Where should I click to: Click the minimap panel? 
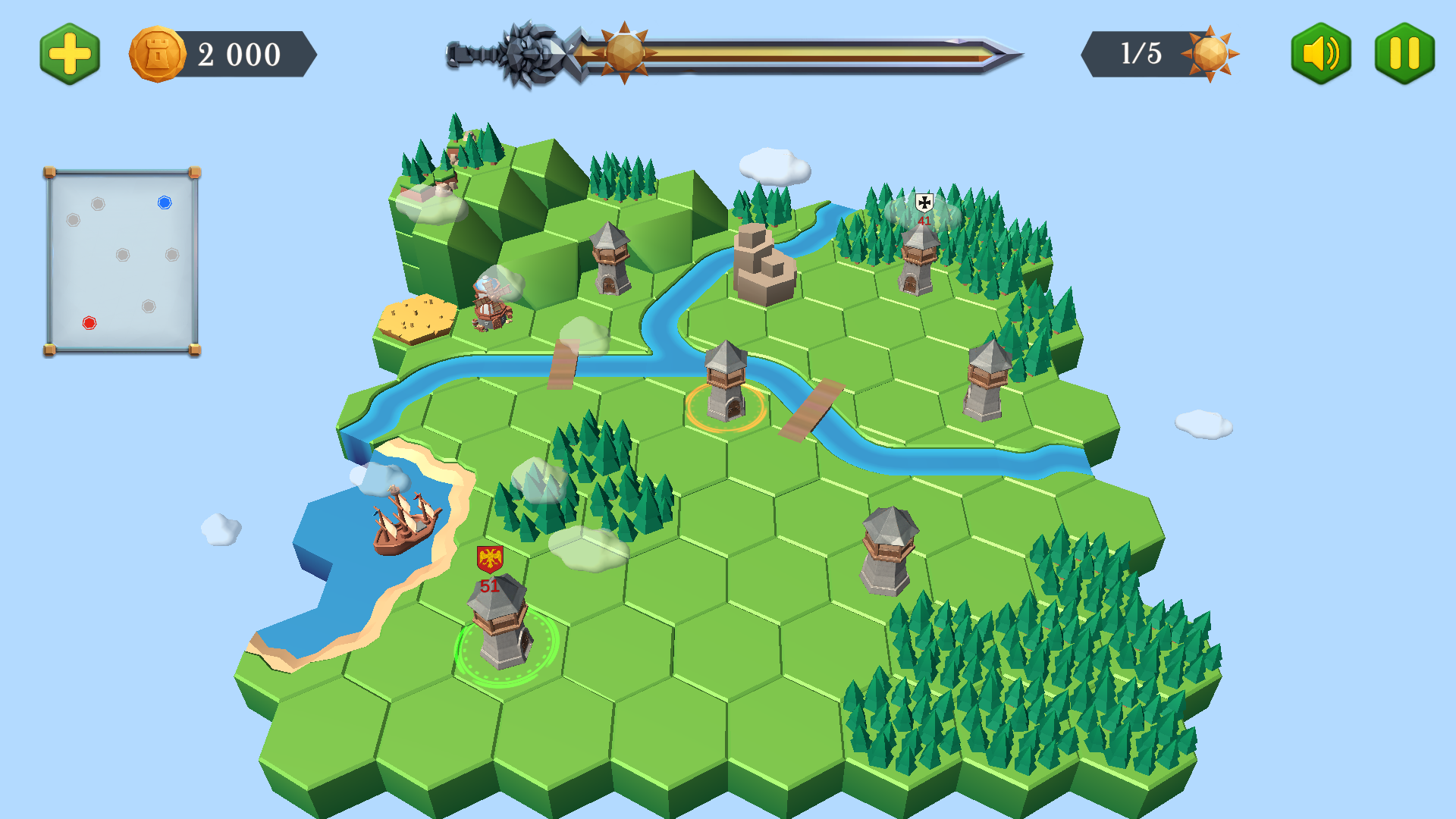122,262
